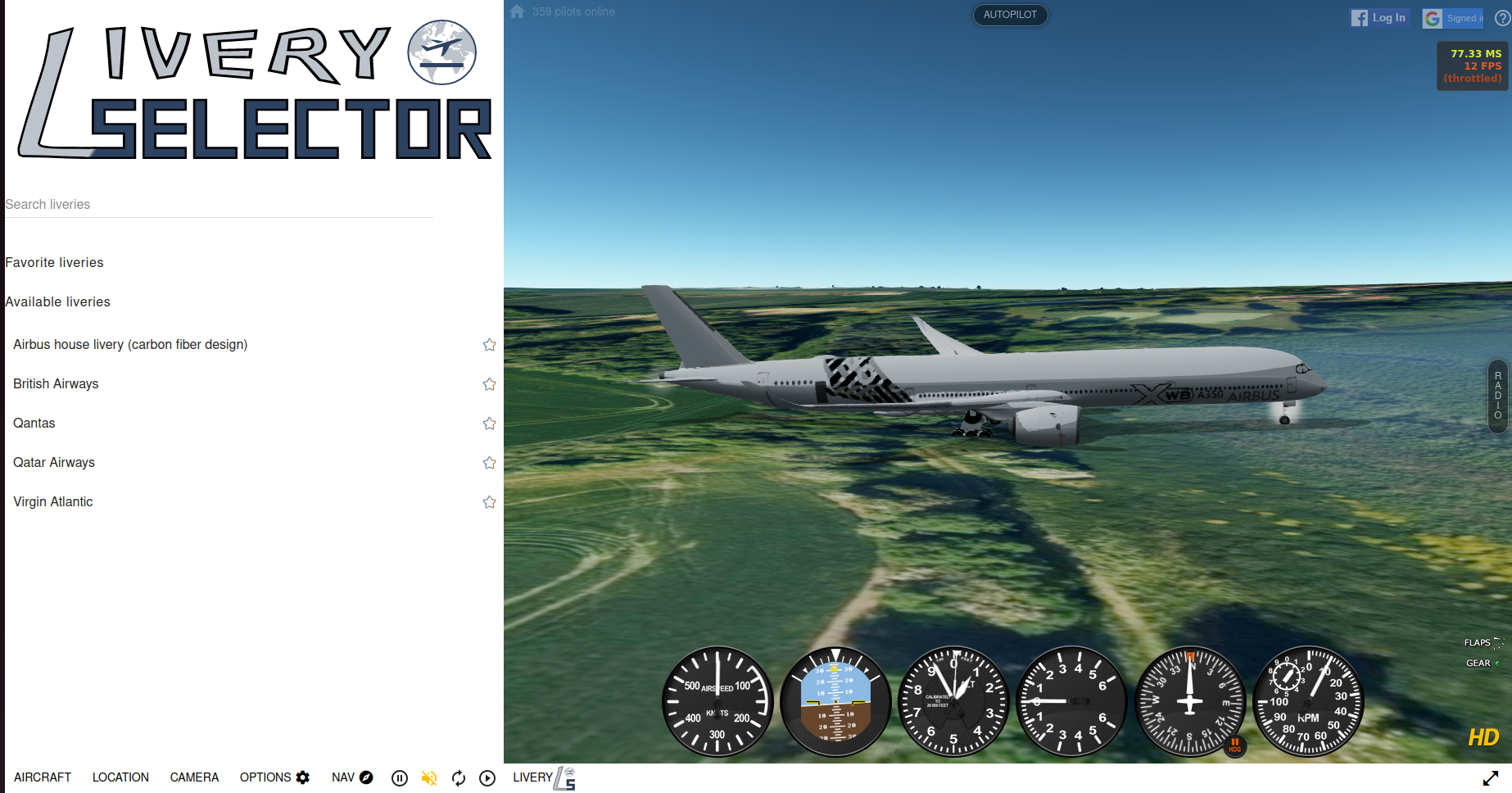Collapse the Available liveries section

(57, 301)
